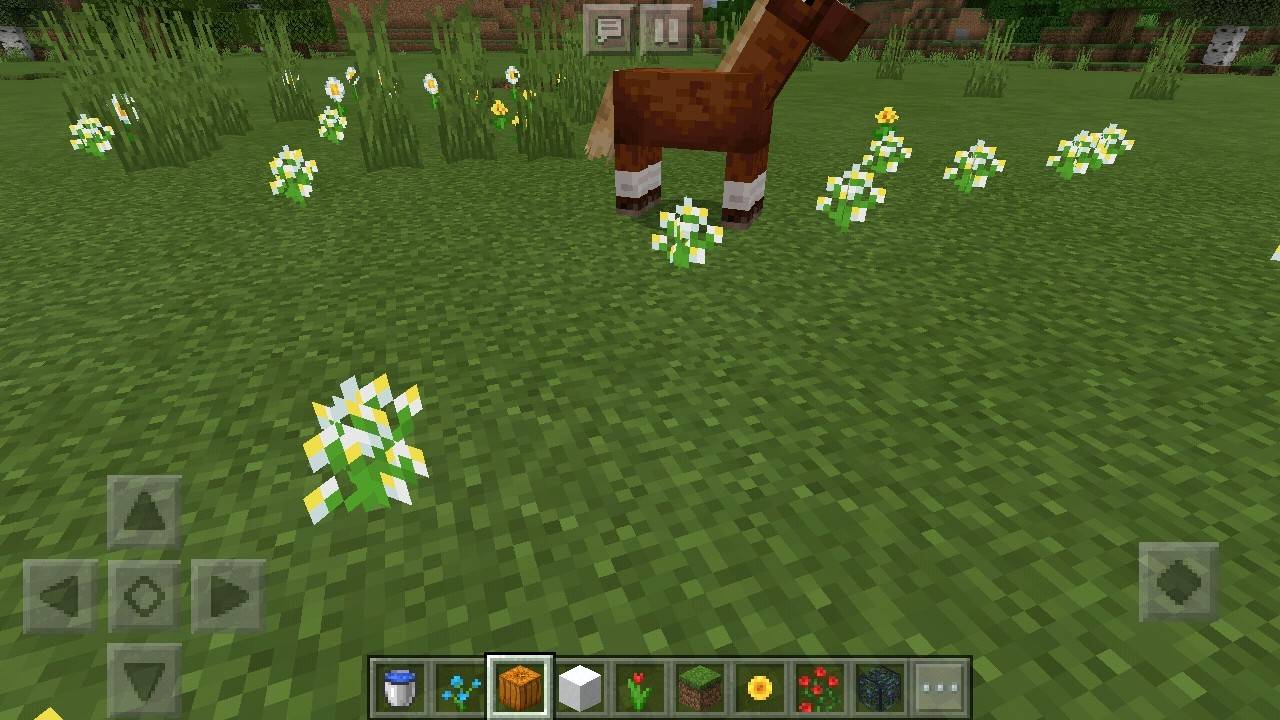Image resolution: width=1280 pixels, height=720 pixels.
Task: Select the red rose bush slot
Action: tap(820, 688)
